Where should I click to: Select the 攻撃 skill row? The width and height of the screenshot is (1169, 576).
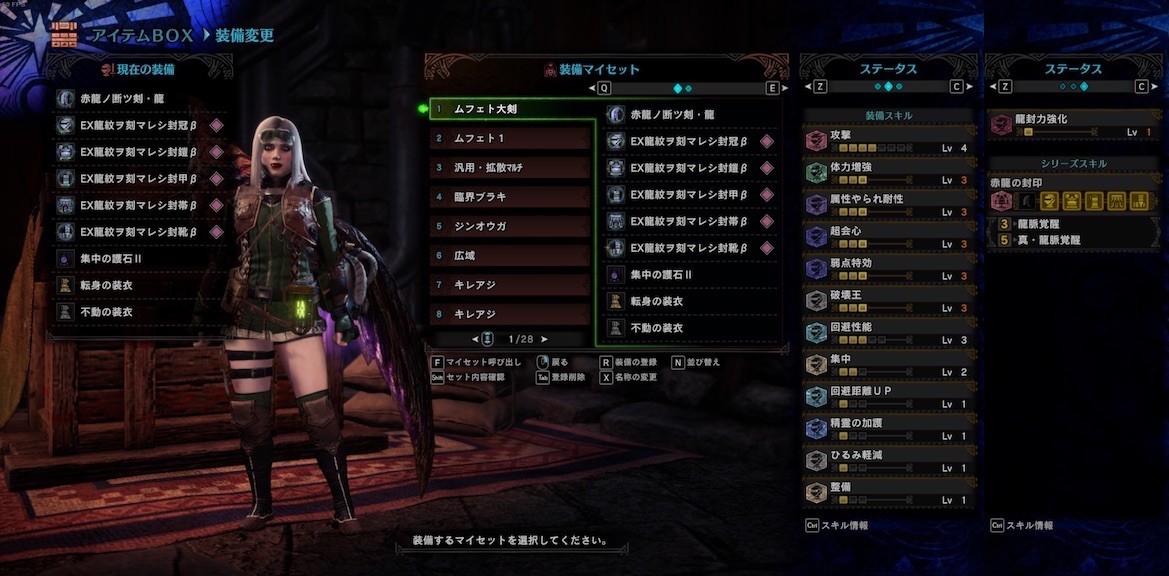coord(888,140)
